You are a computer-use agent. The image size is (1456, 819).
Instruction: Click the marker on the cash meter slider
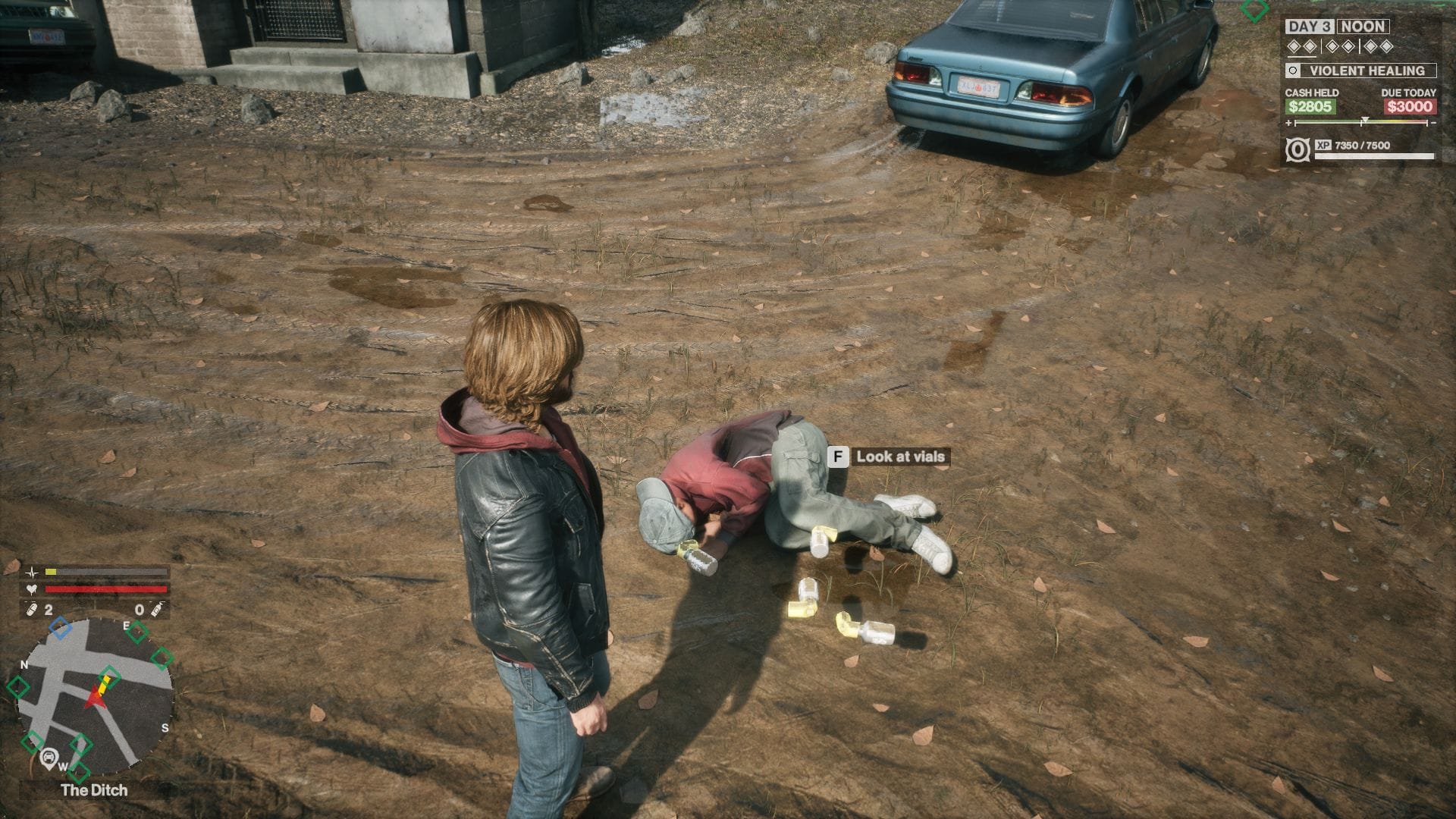[1365, 120]
